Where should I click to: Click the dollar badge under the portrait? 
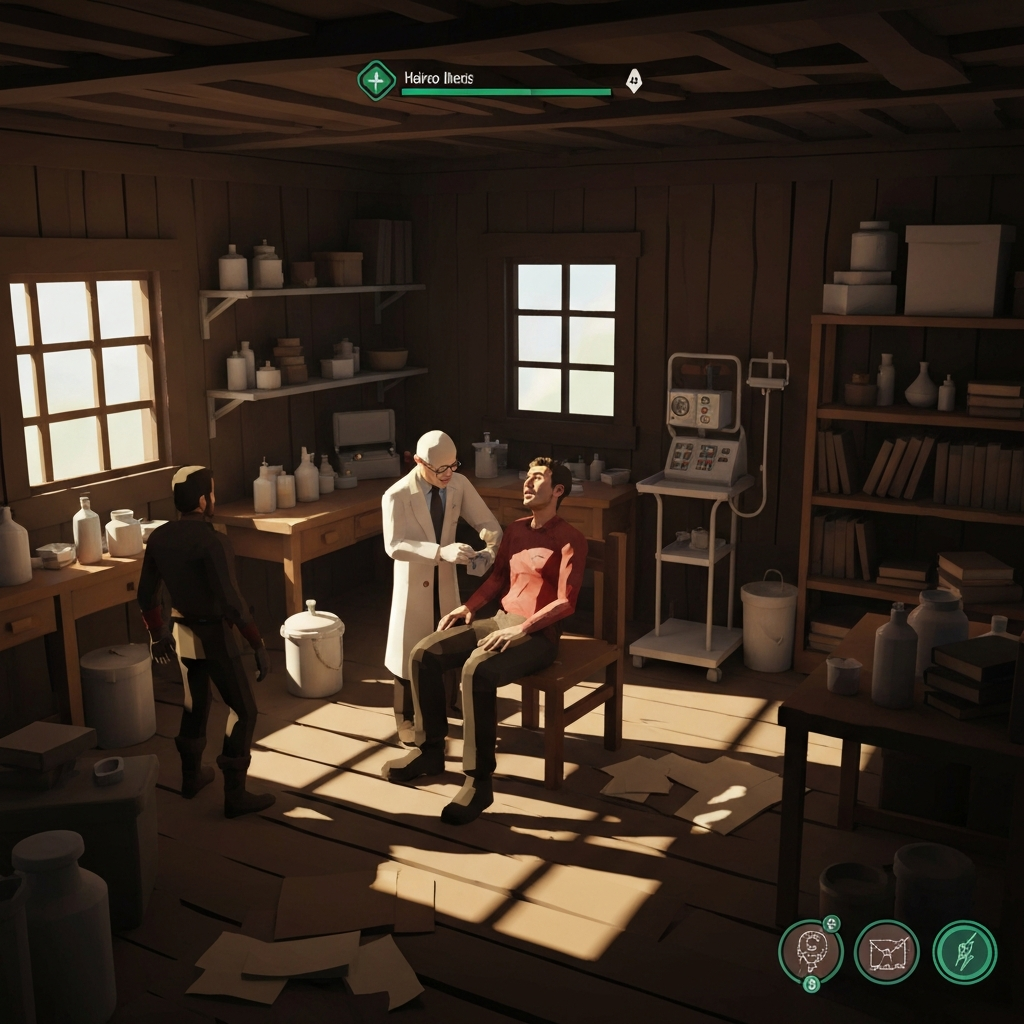(811, 985)
